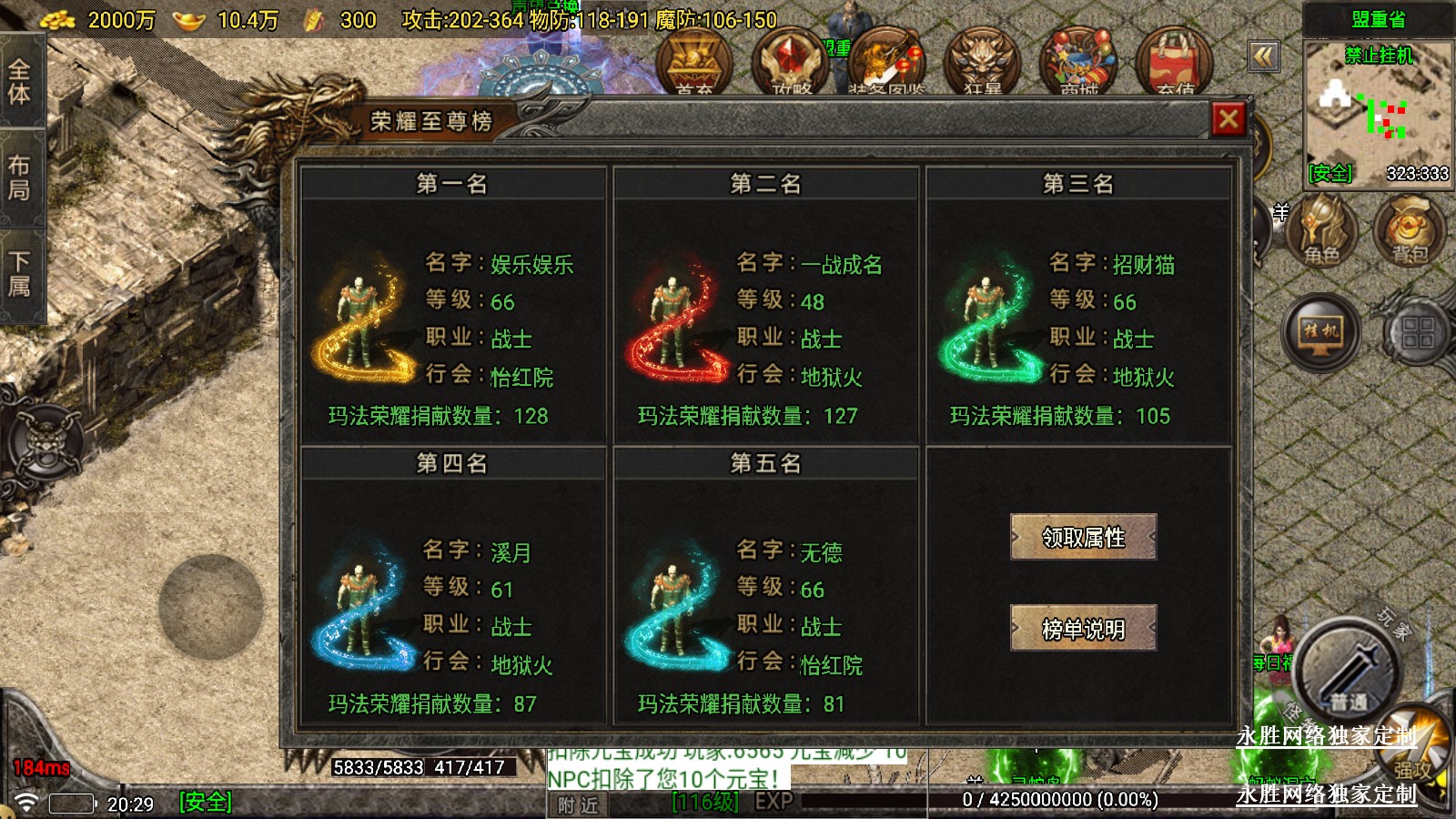
Task: Open the 背包 backpack
Action: click(x=1409, y=232)
